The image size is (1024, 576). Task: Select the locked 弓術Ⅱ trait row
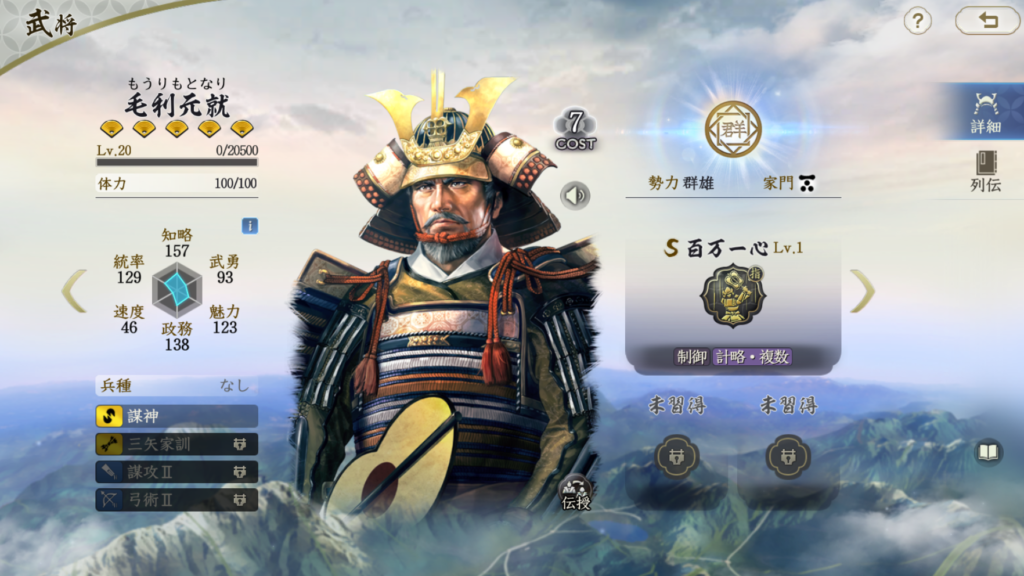[x=177, y=498]
